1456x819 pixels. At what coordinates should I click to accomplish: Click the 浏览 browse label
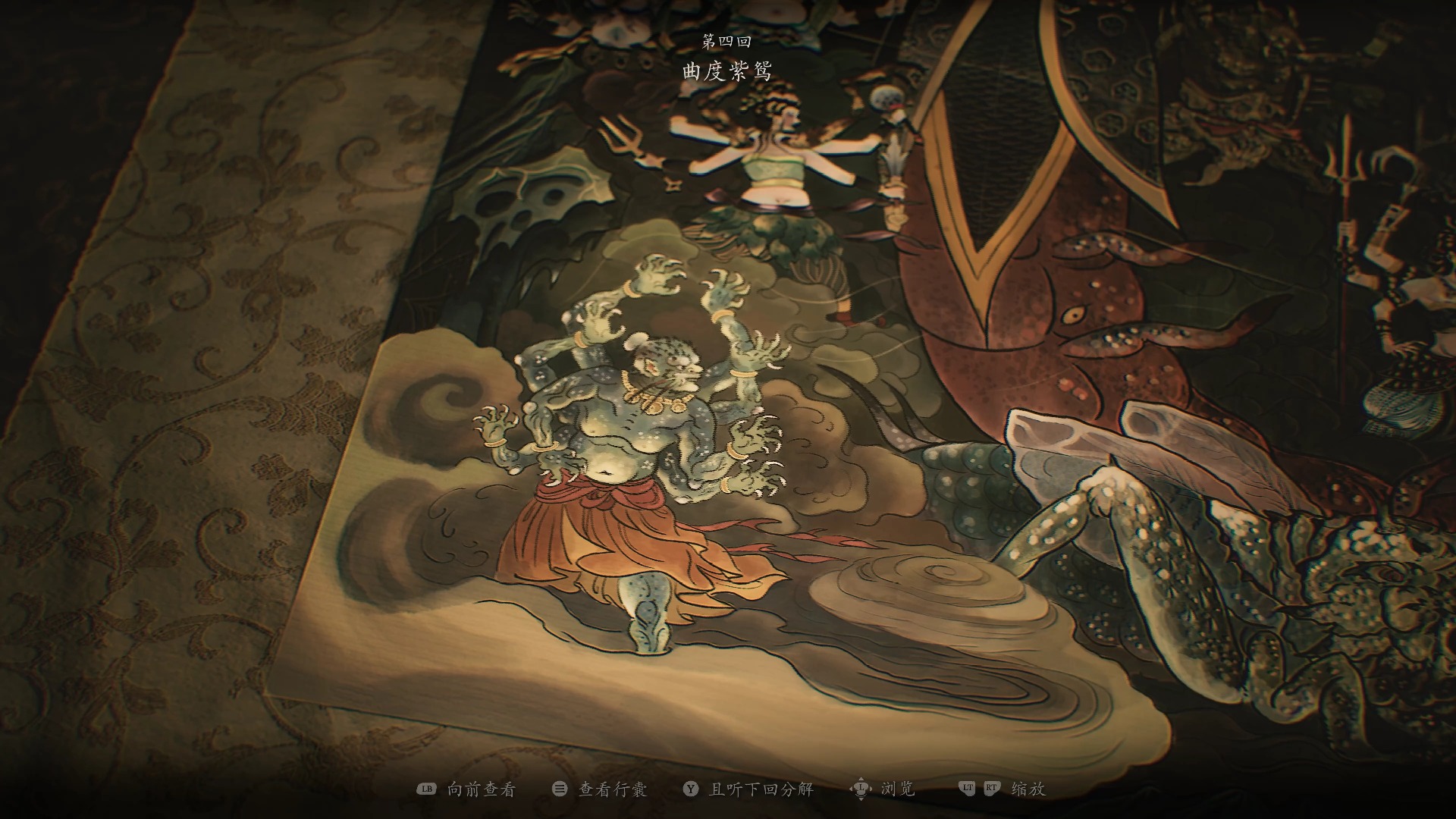click(x=897, y=789)
